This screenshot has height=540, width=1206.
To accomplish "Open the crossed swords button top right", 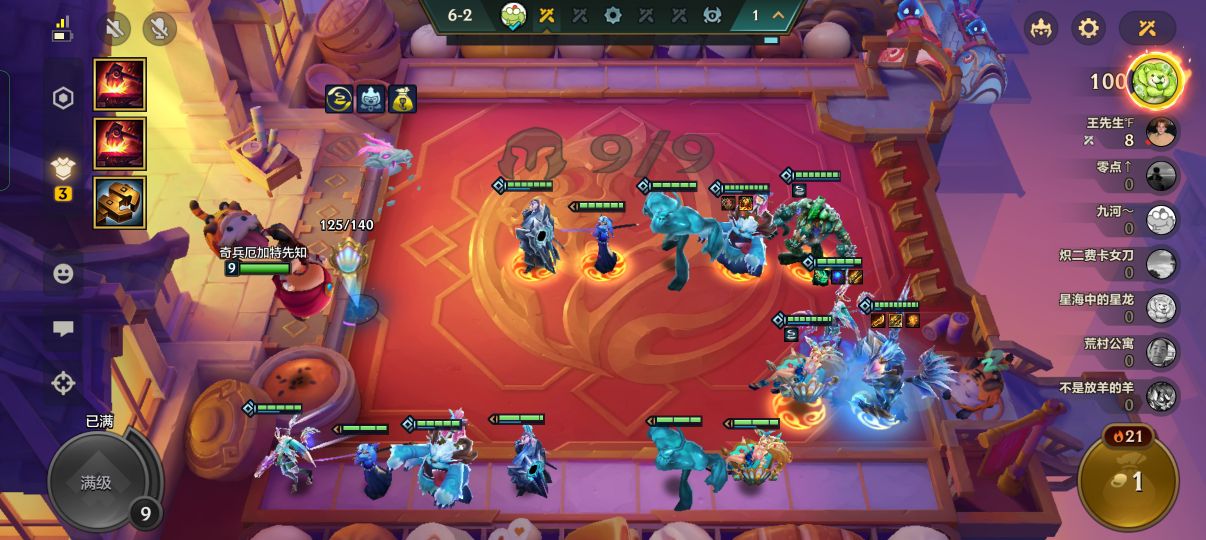I will coord(1147,28).
